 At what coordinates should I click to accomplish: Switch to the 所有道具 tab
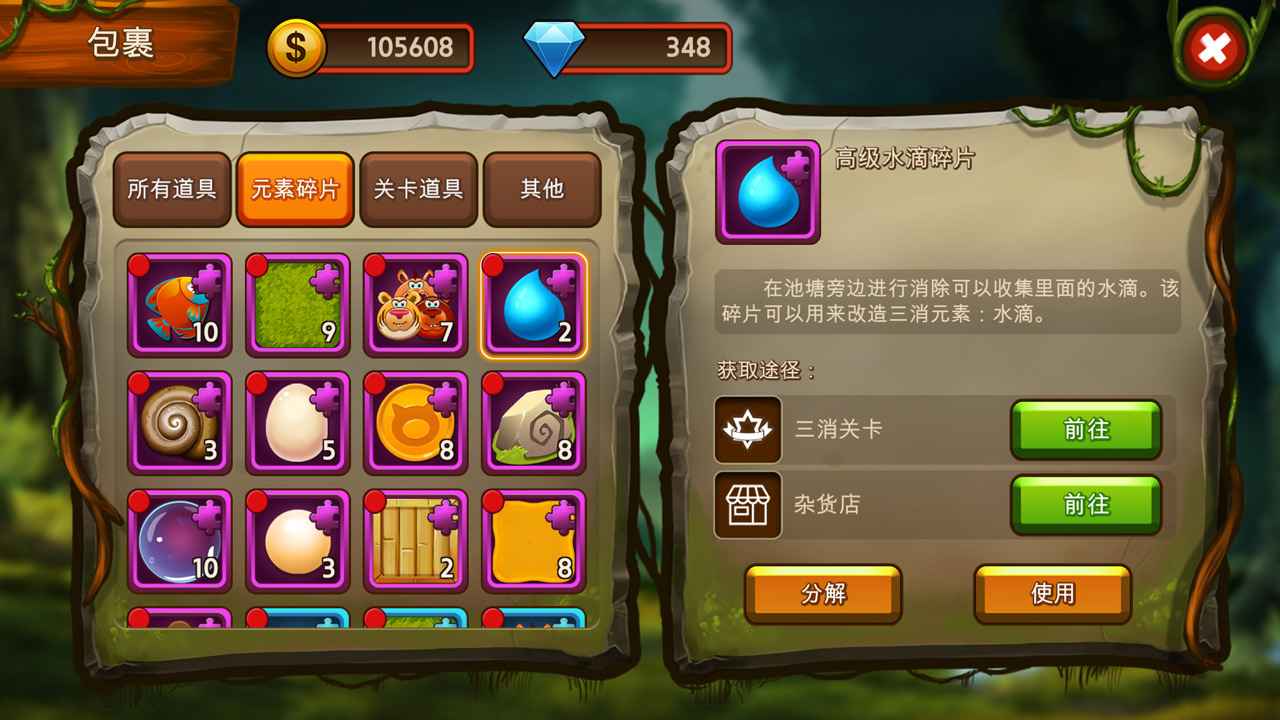click(173, 190)
